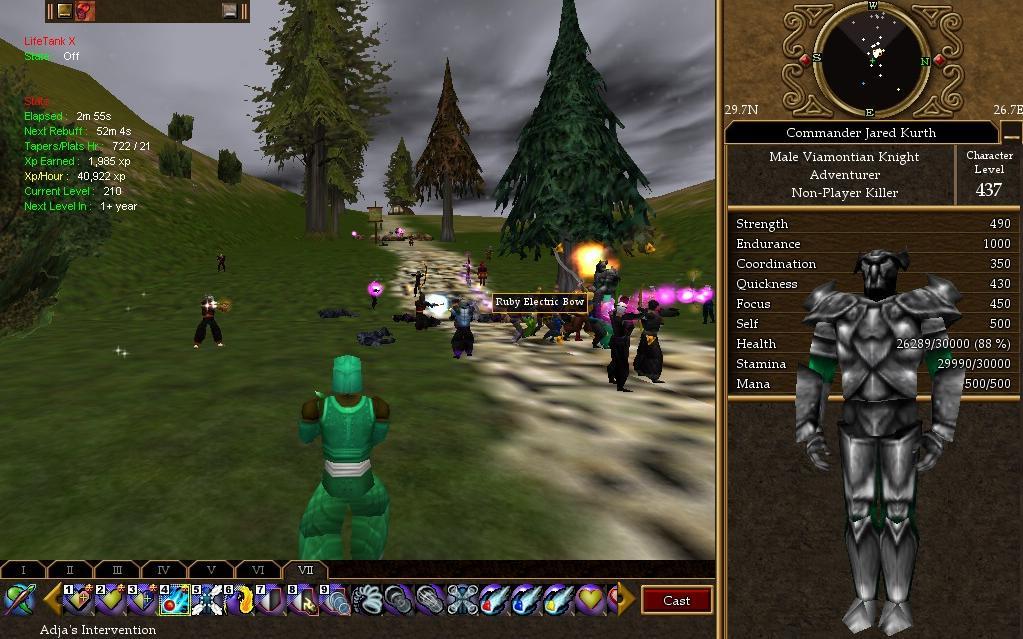Activate the golden flame spell in slot 6
Viewport: 1023px width, 639px height.
click(x=238, y=600)
